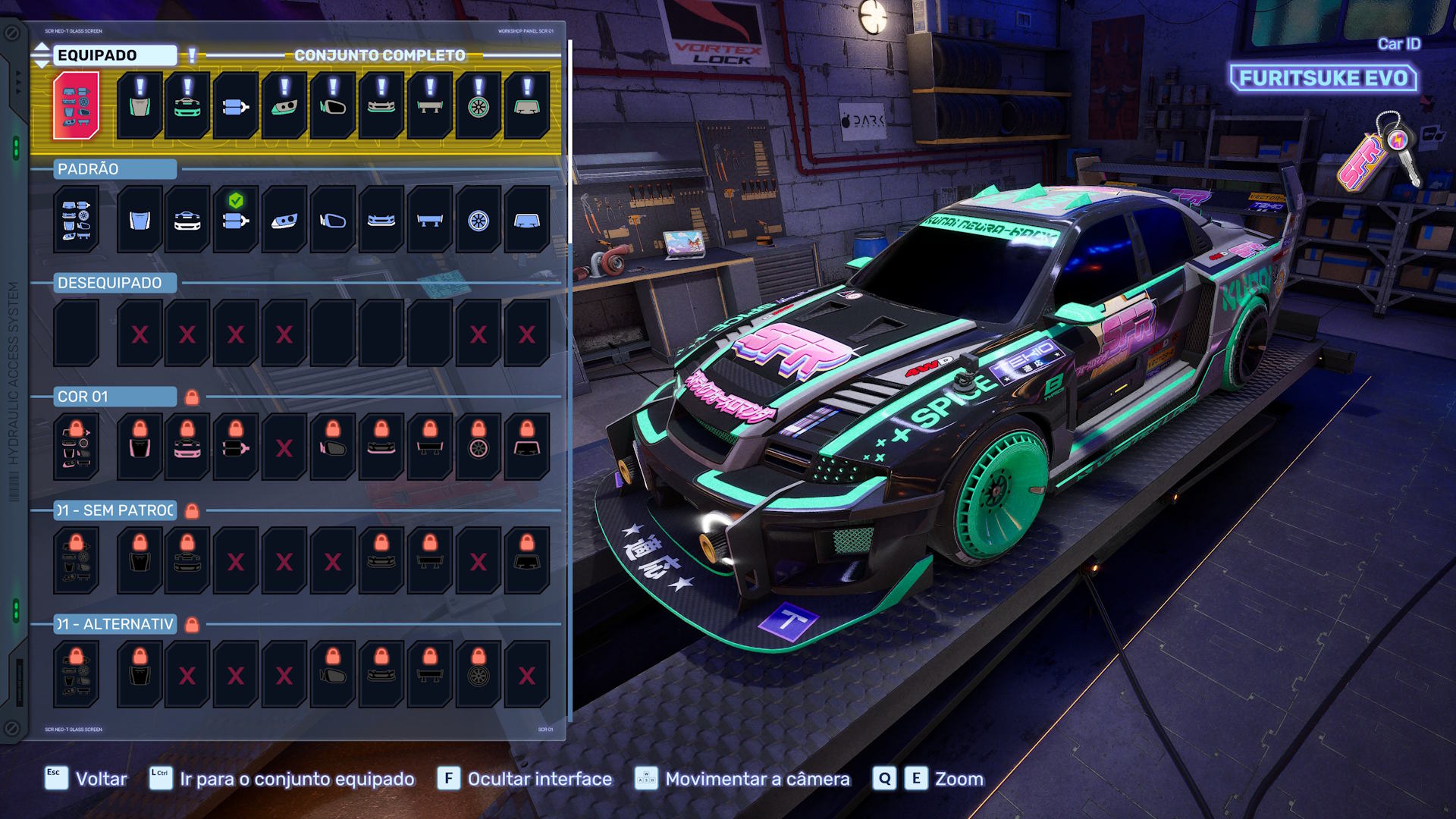Select the full set icon in the Equipado row
Screen dimensions: 1456x819
(76, 105)
